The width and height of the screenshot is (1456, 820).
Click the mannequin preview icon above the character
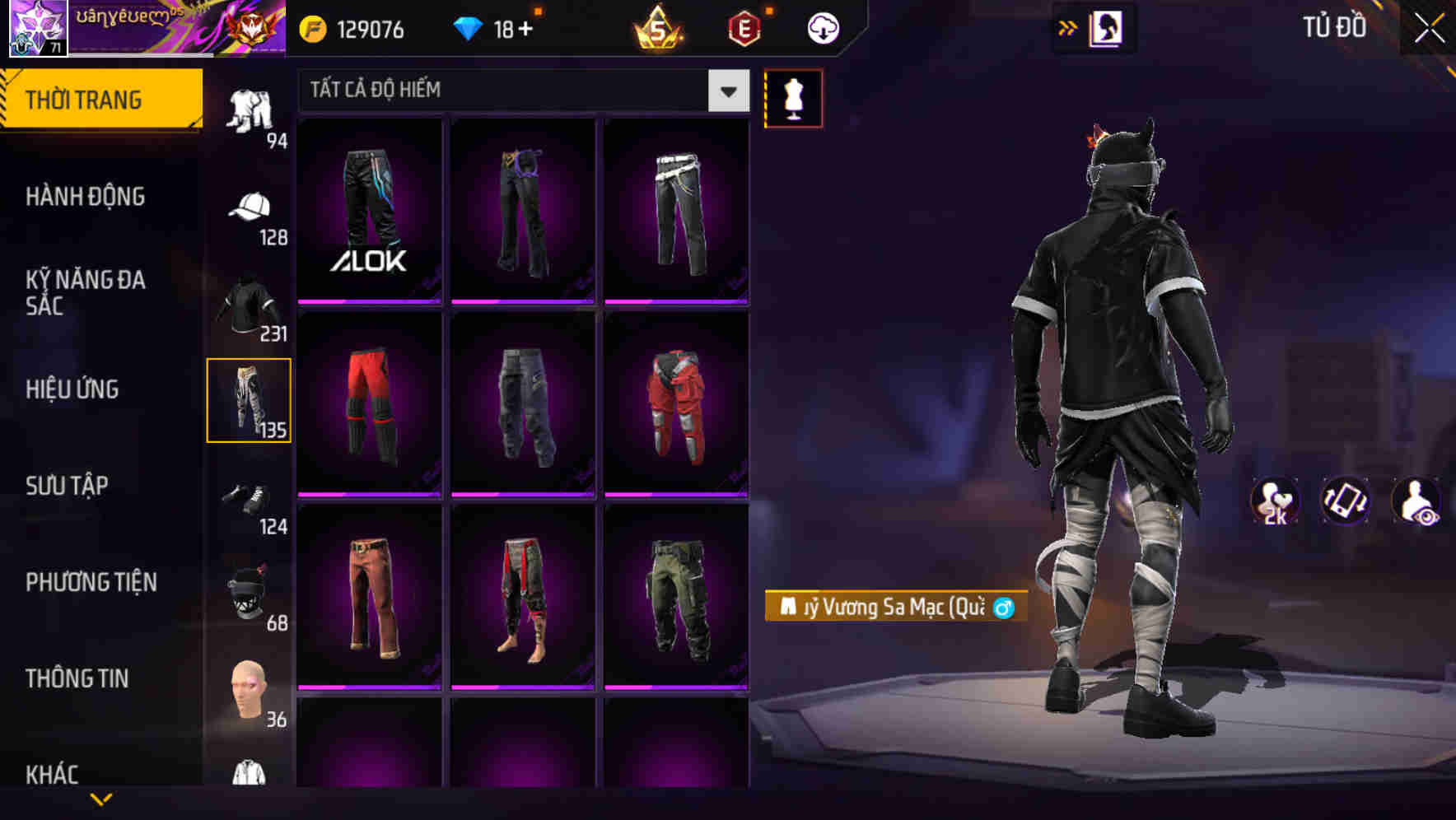[x=793, y=97]
